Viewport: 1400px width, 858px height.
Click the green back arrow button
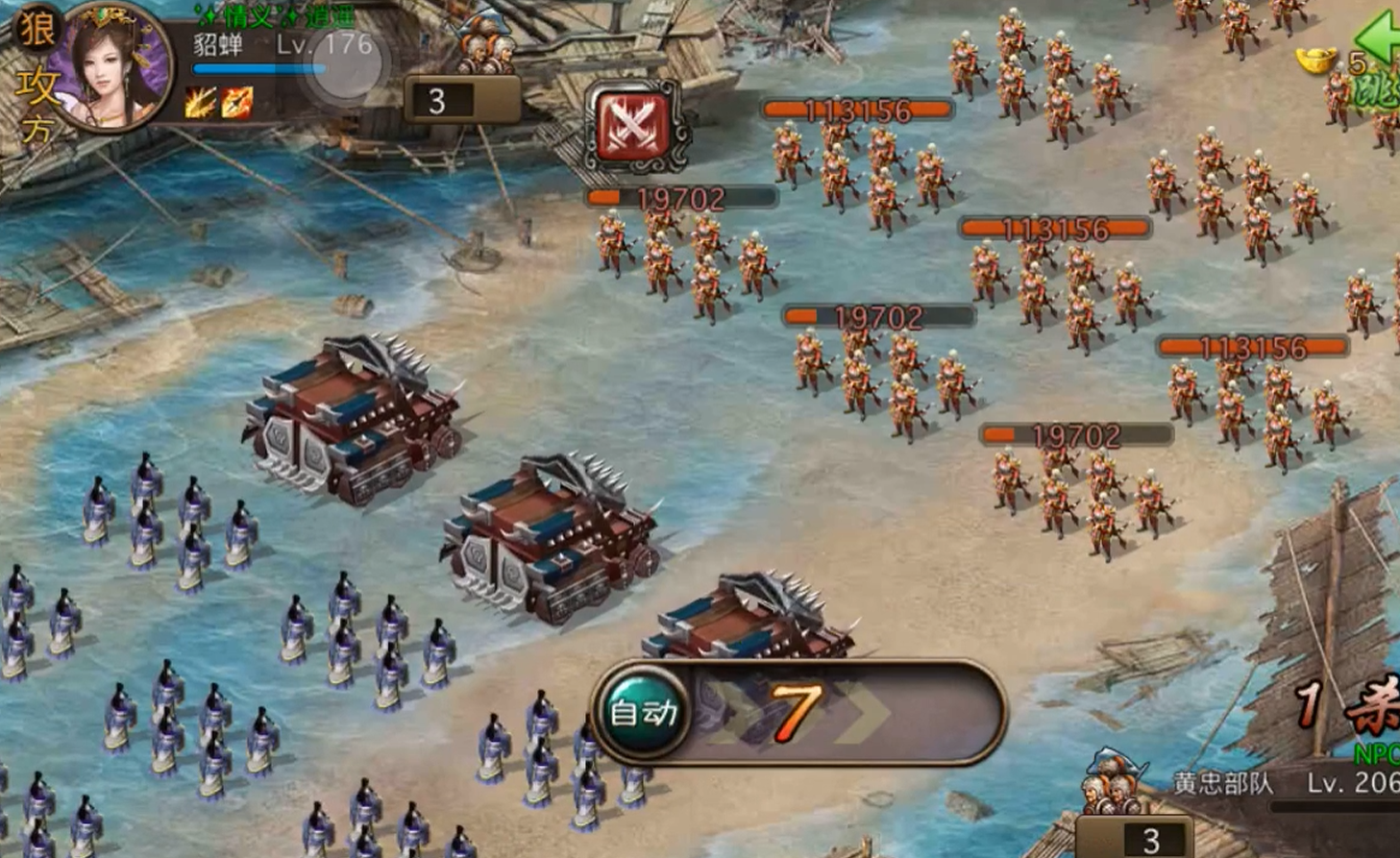pyautogui.click(x=1379, y=38)
